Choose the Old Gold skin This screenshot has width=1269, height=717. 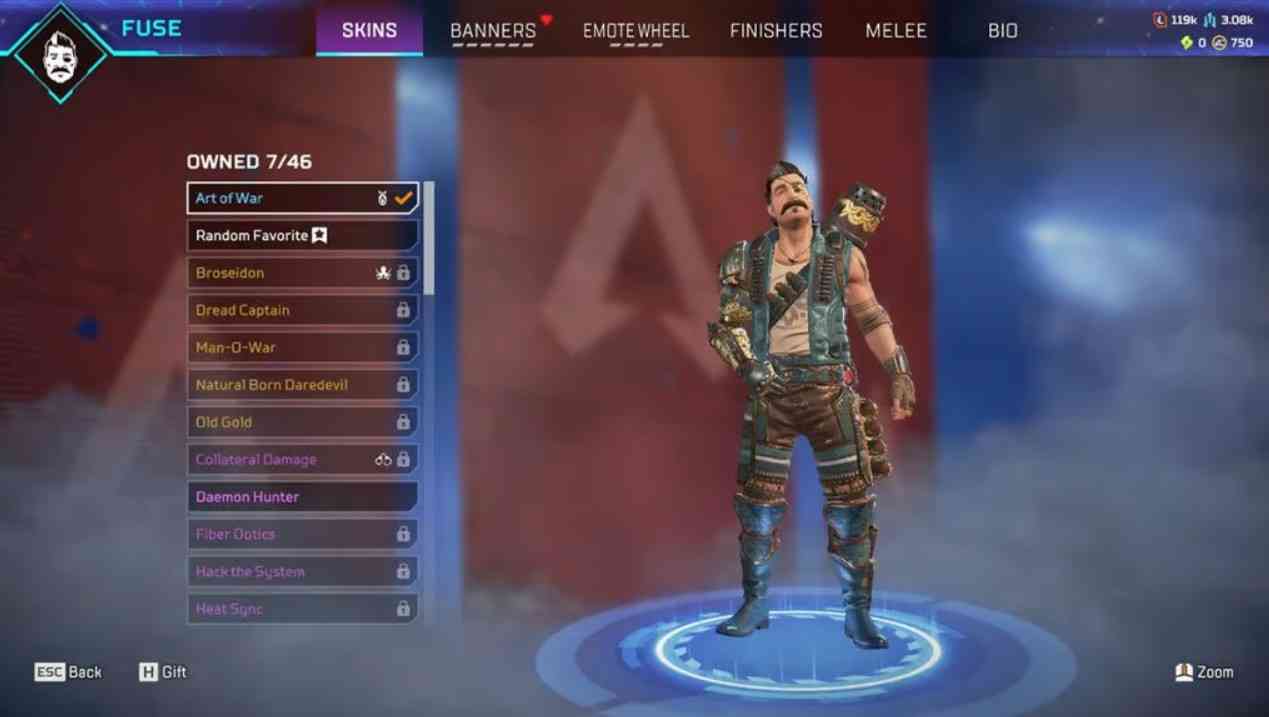coord(302,422)
